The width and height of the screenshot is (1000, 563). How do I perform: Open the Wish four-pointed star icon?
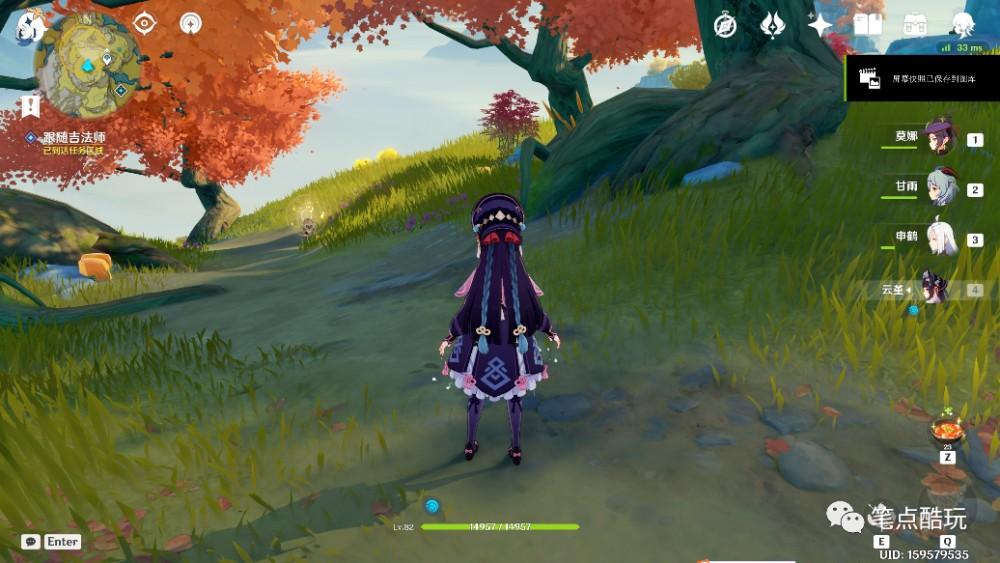tap(820, 25)
